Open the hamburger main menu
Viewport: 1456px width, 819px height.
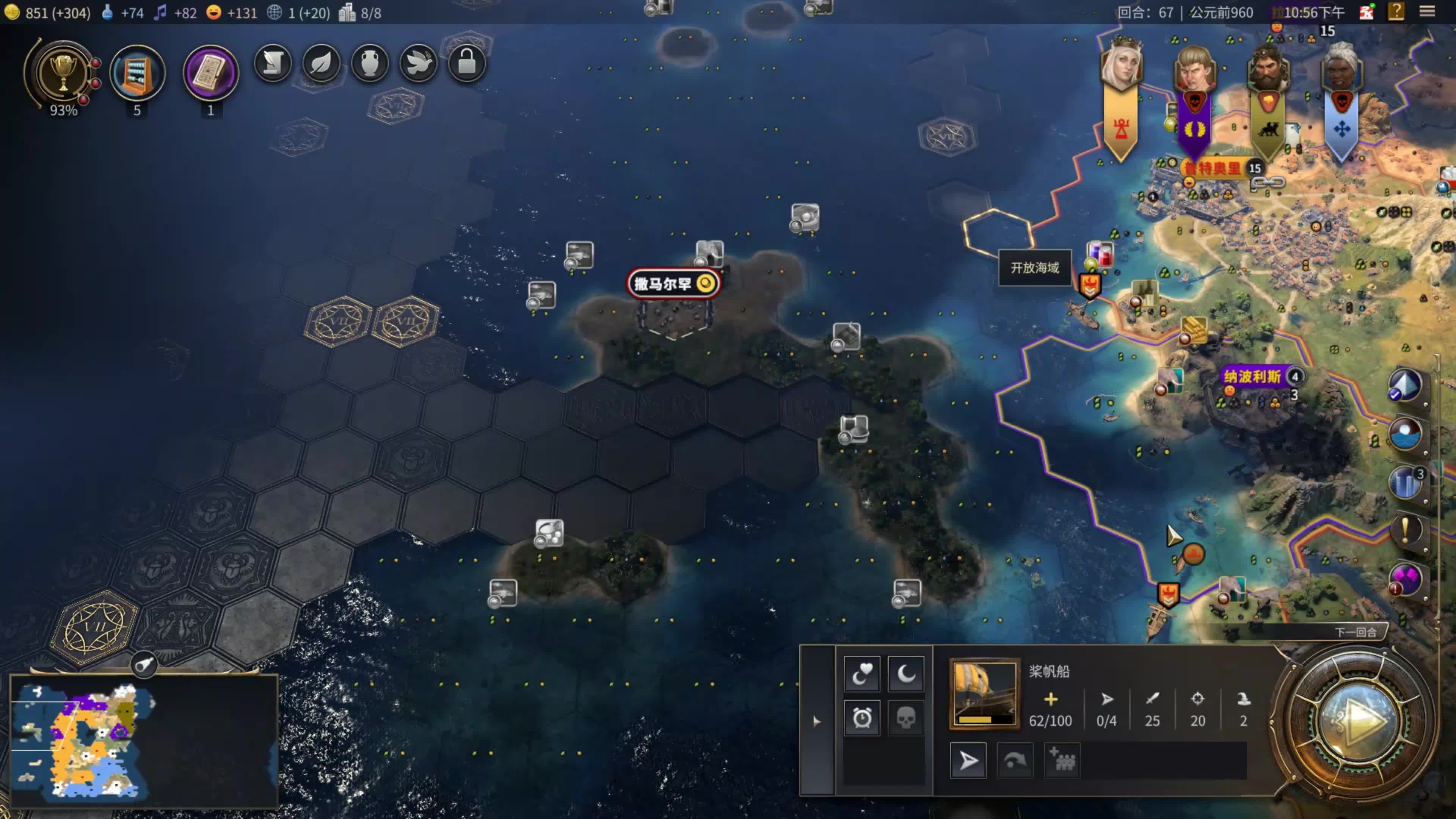click(x=1426, y=12)
